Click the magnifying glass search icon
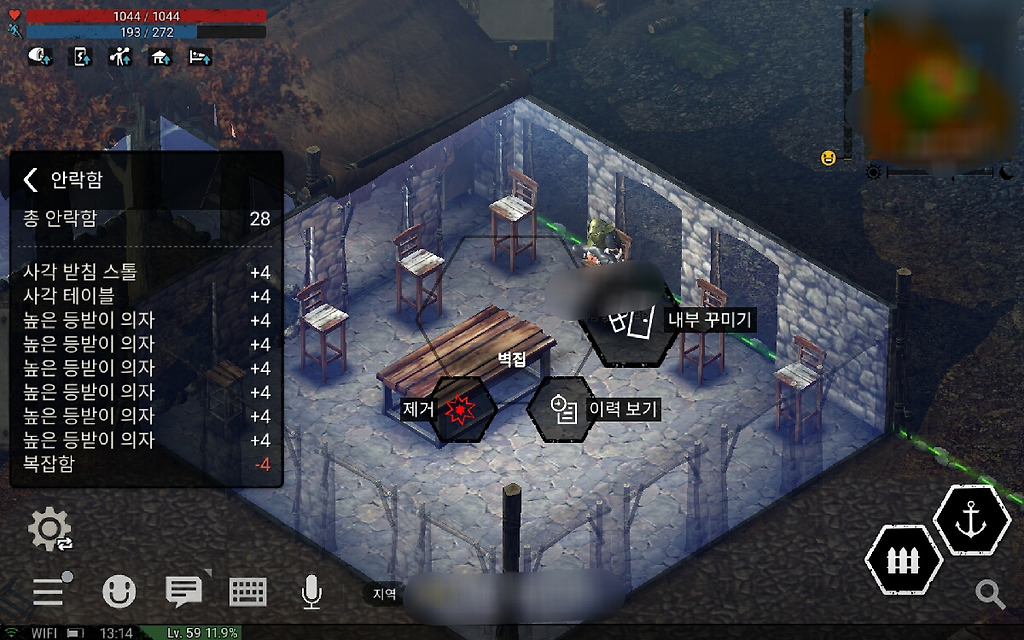Image resolution: width=1024 pixels, height=640 pixels. pyautogui.click(x=990, y=594)
